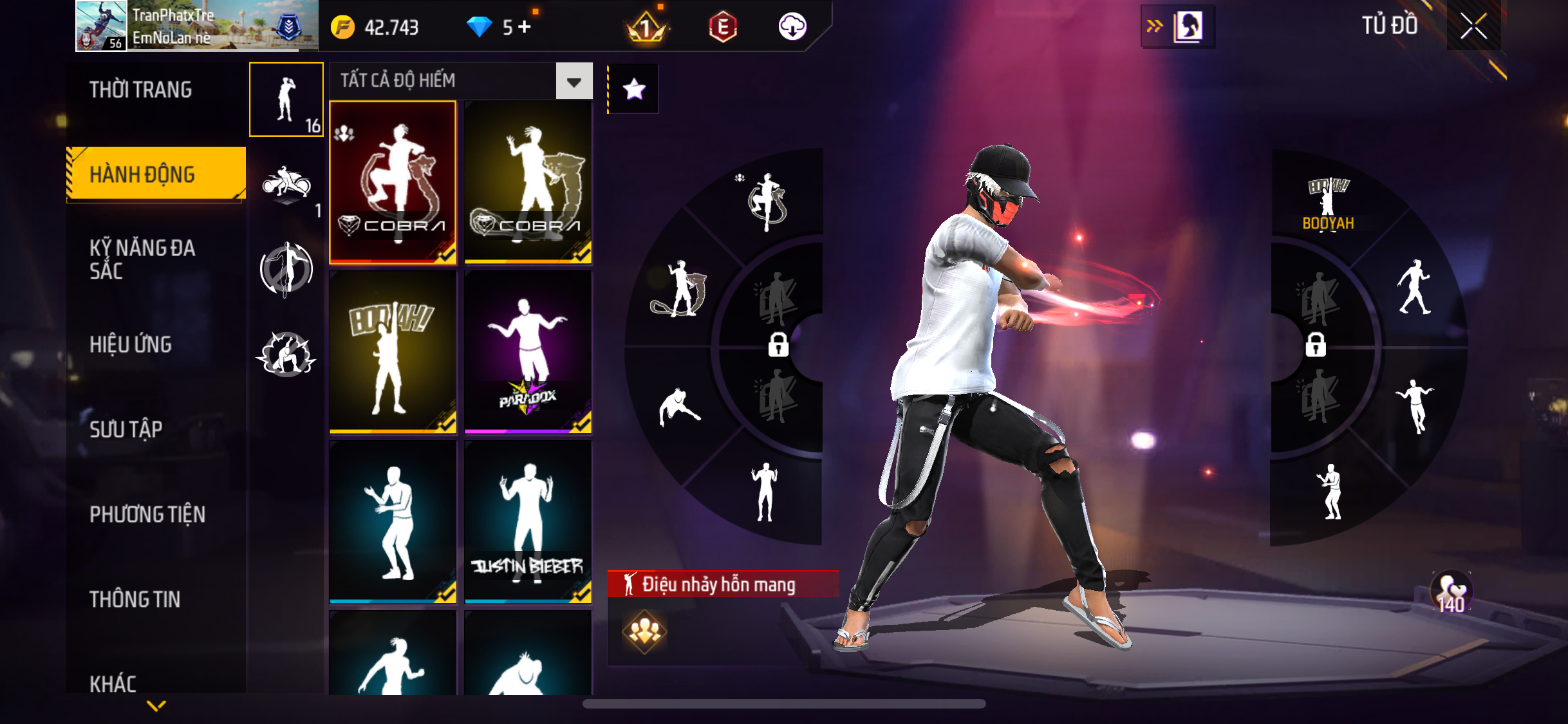
Task: Open the Thông Tin section
Action: pyautogui.click(x=135, y=599)
